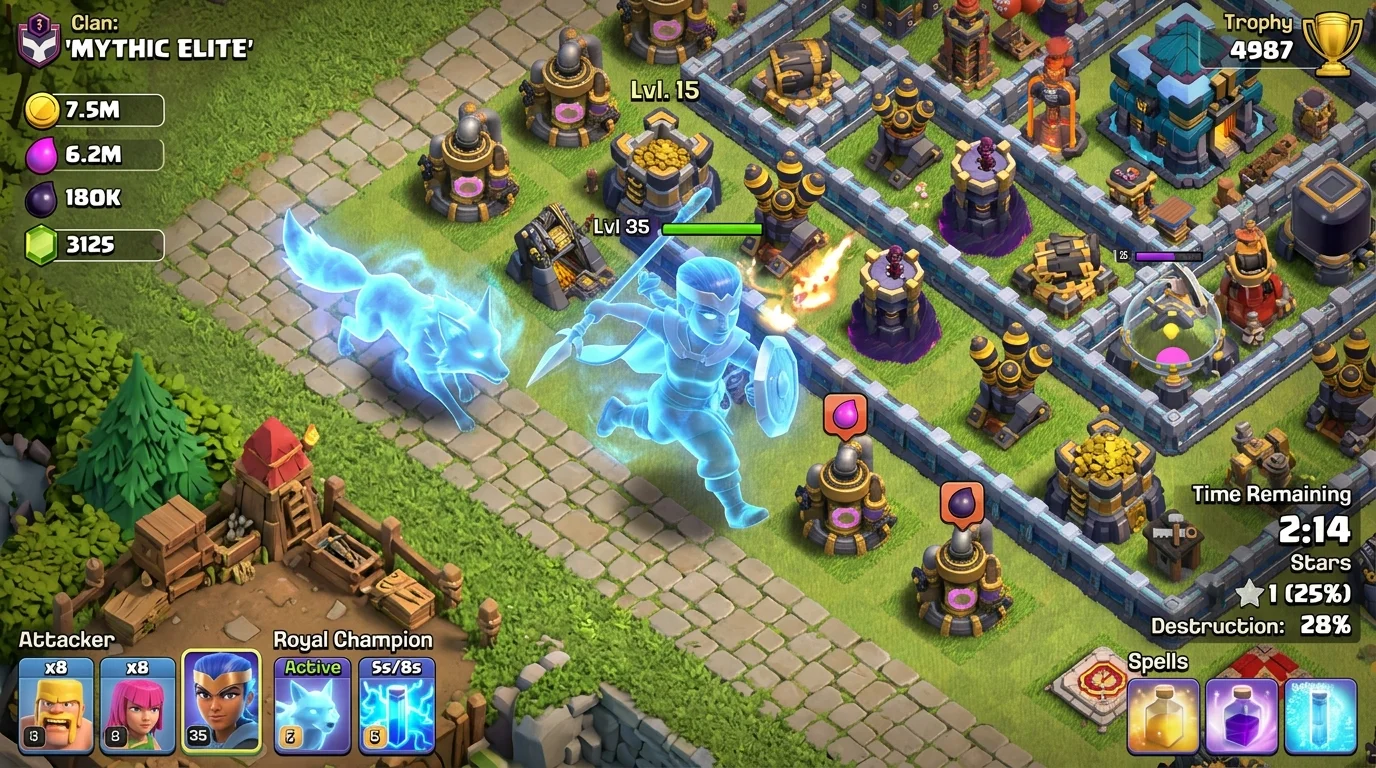The width and height of the screenshot is (1376, 768).
Task: Tap the spirit fox ability marked Active
Action: [313, 704]
